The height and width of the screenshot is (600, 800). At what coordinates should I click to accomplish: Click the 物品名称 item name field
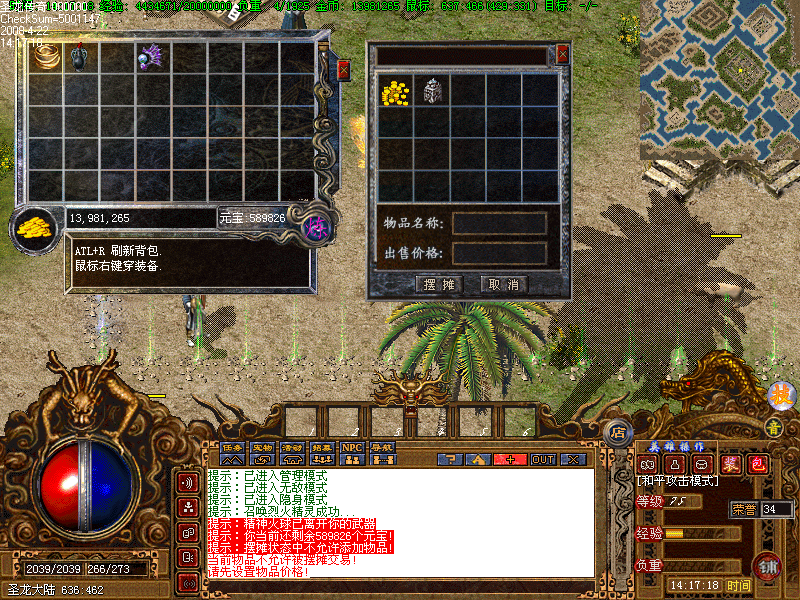(x=499, y=223)
